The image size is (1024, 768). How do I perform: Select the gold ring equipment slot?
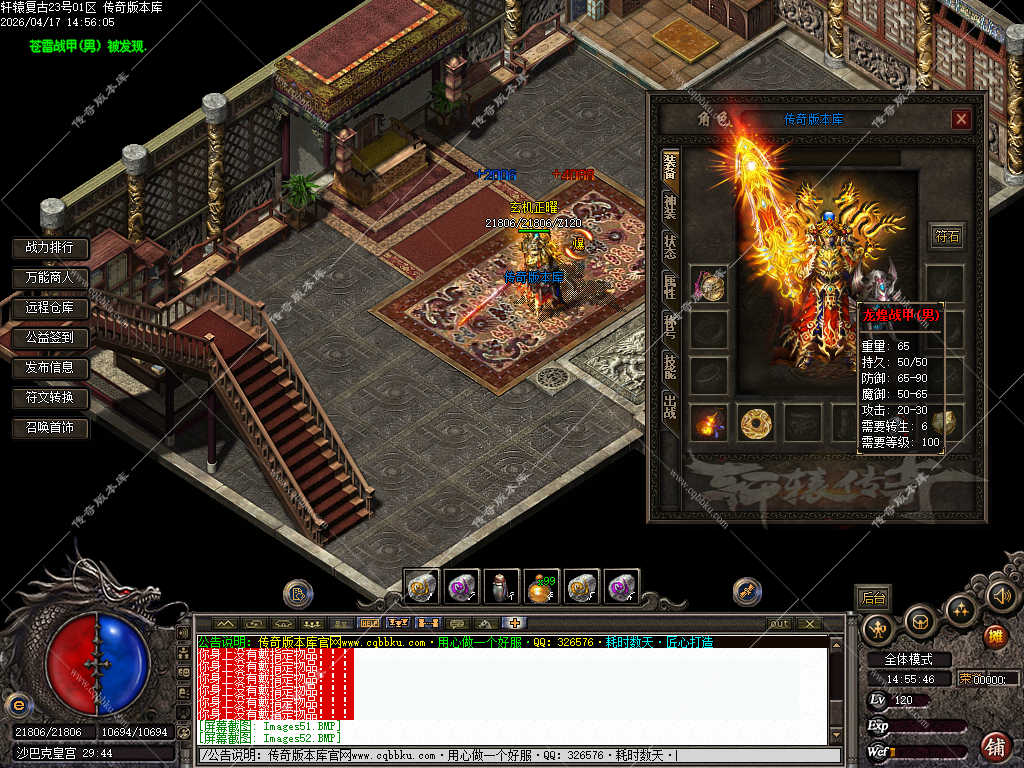click(757, 424)
